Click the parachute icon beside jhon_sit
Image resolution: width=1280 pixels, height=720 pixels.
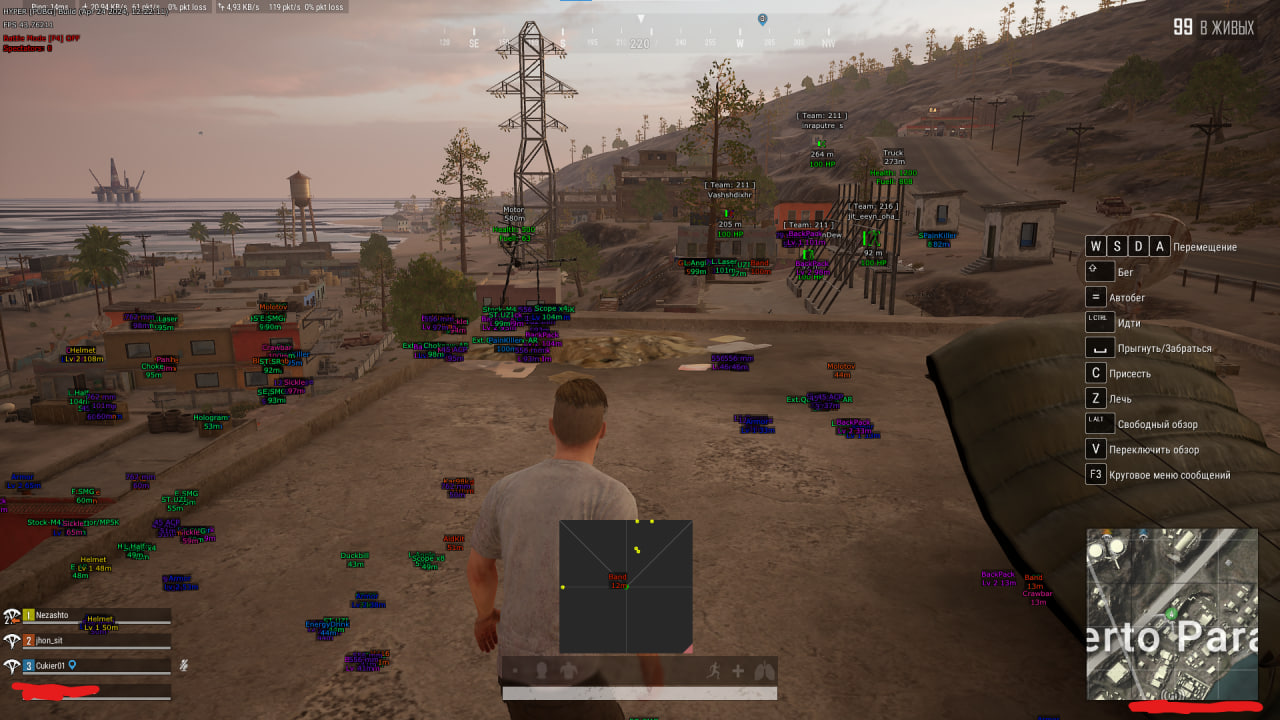[11, 641]
